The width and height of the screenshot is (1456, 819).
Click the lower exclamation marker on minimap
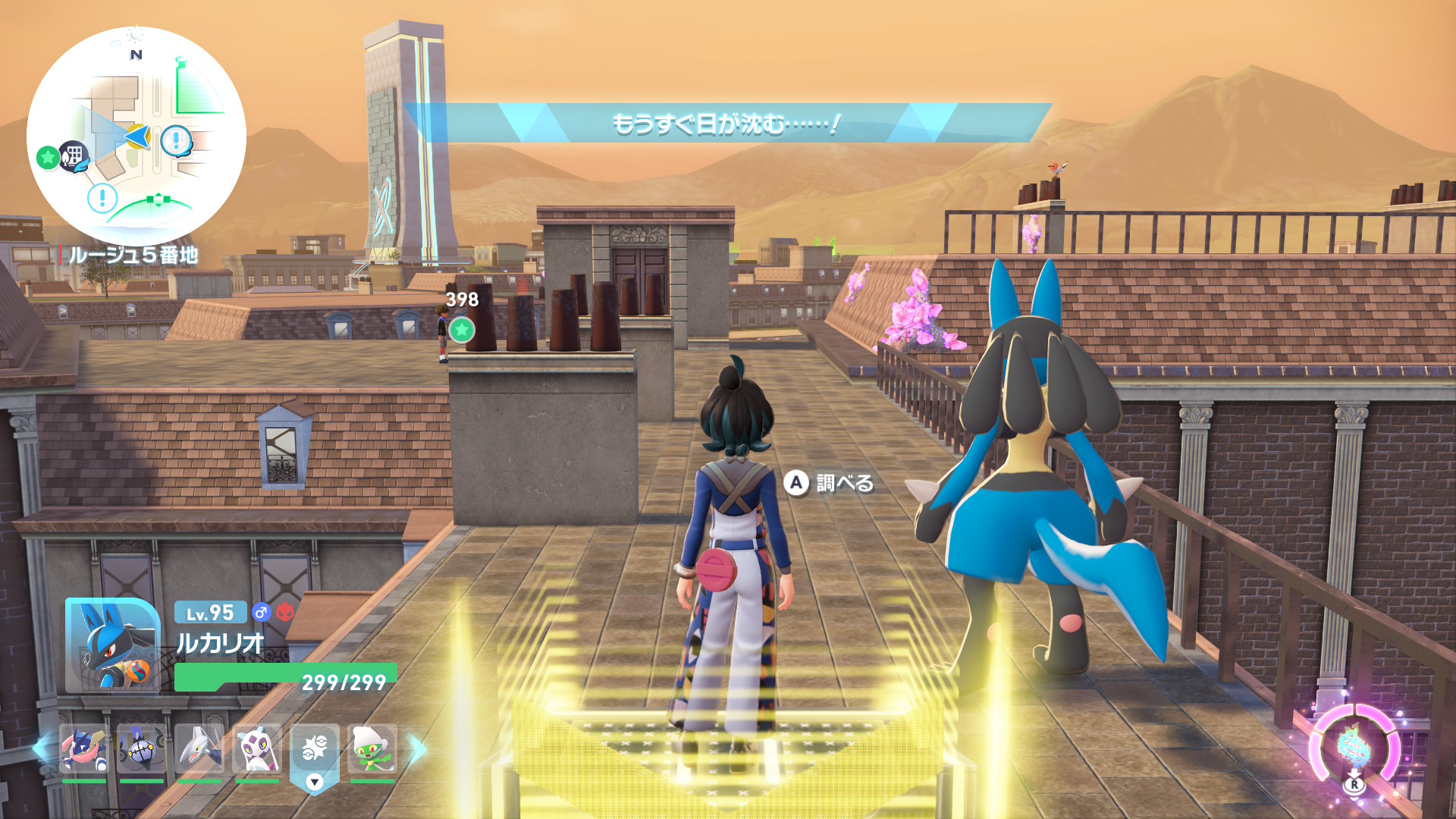(x=102, y=199)
